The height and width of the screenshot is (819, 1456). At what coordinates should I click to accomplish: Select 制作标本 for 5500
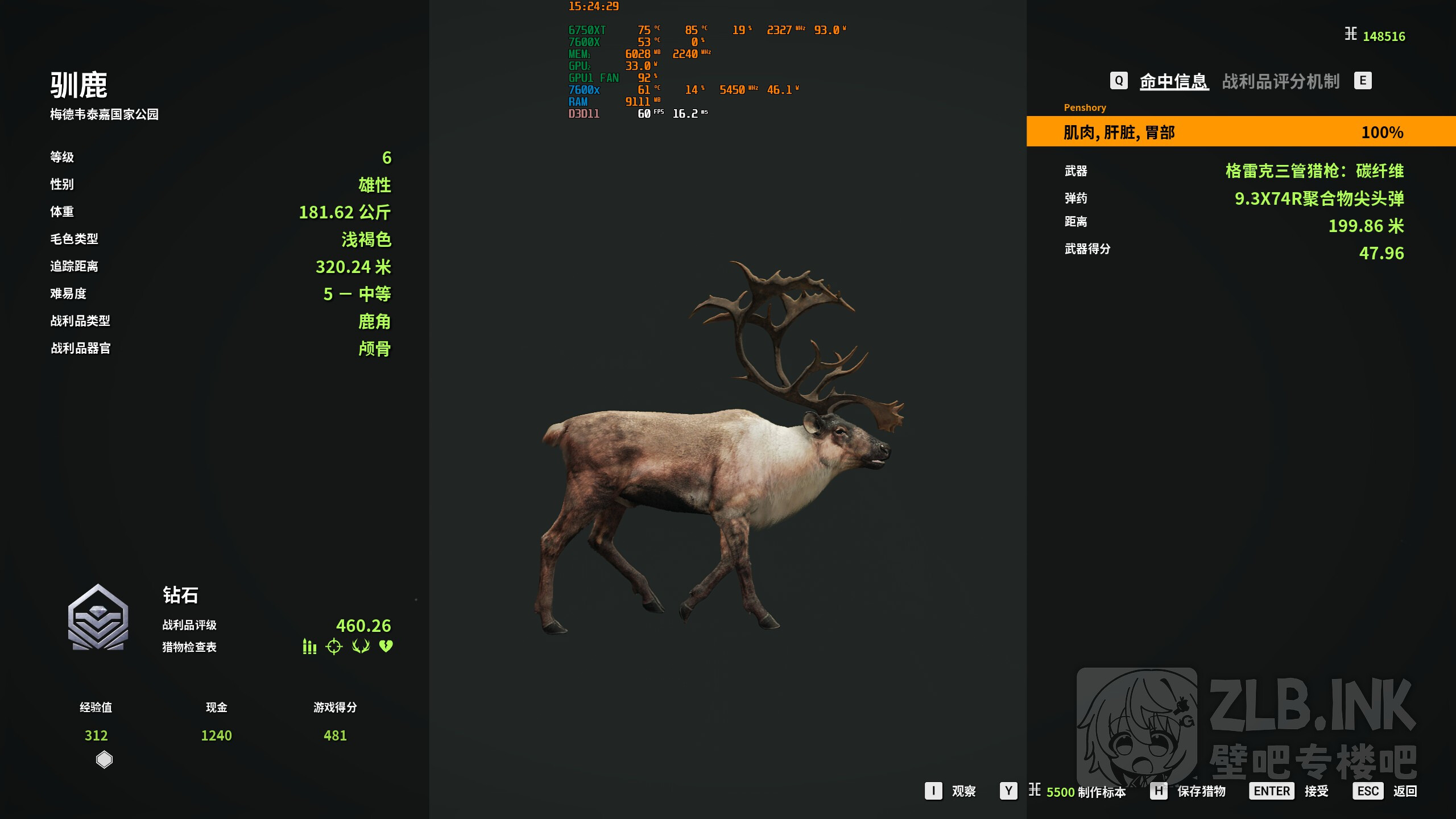click(x=1085, y=792)
